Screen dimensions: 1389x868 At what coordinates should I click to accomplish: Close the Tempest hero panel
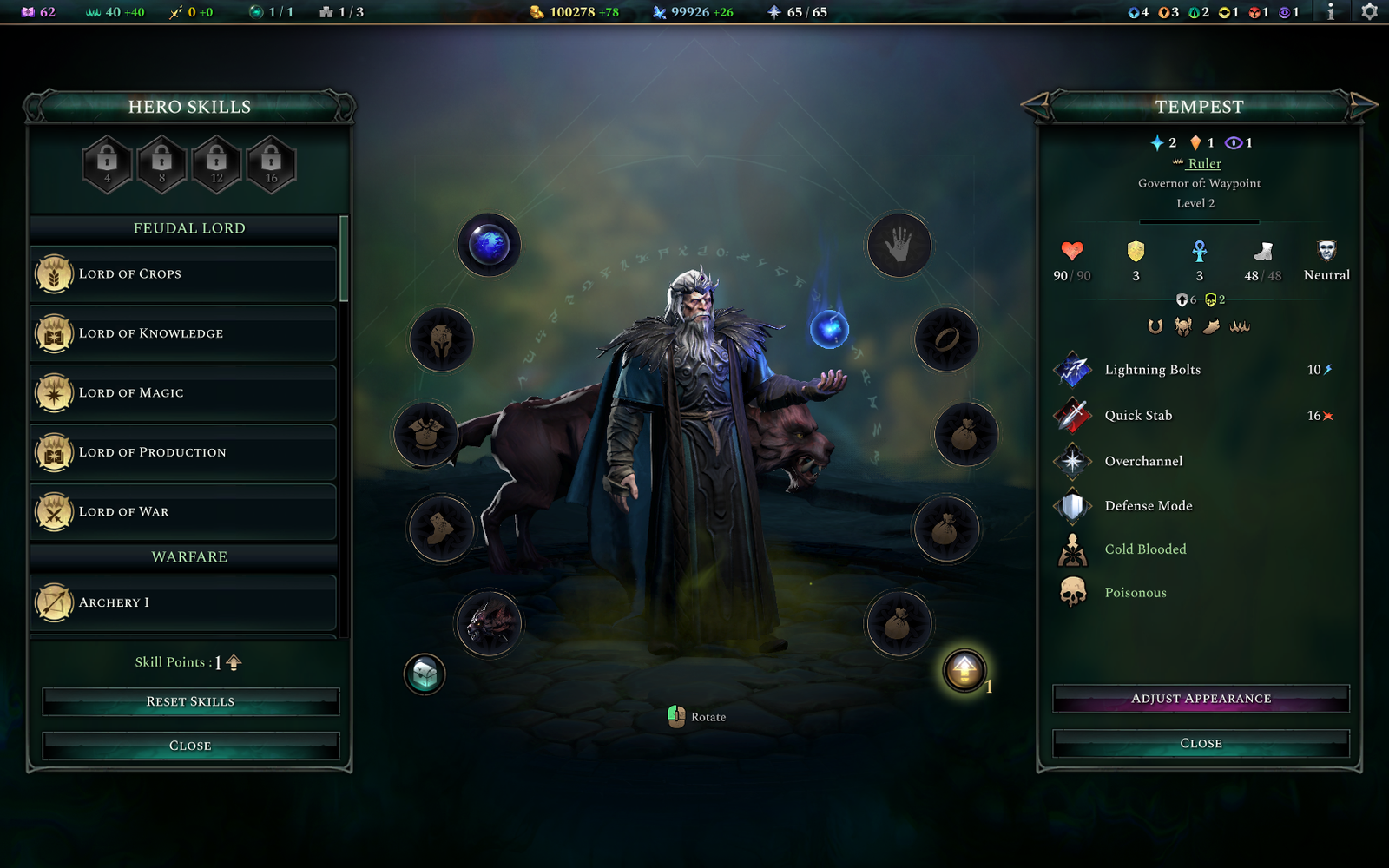tap(1201, 744)
